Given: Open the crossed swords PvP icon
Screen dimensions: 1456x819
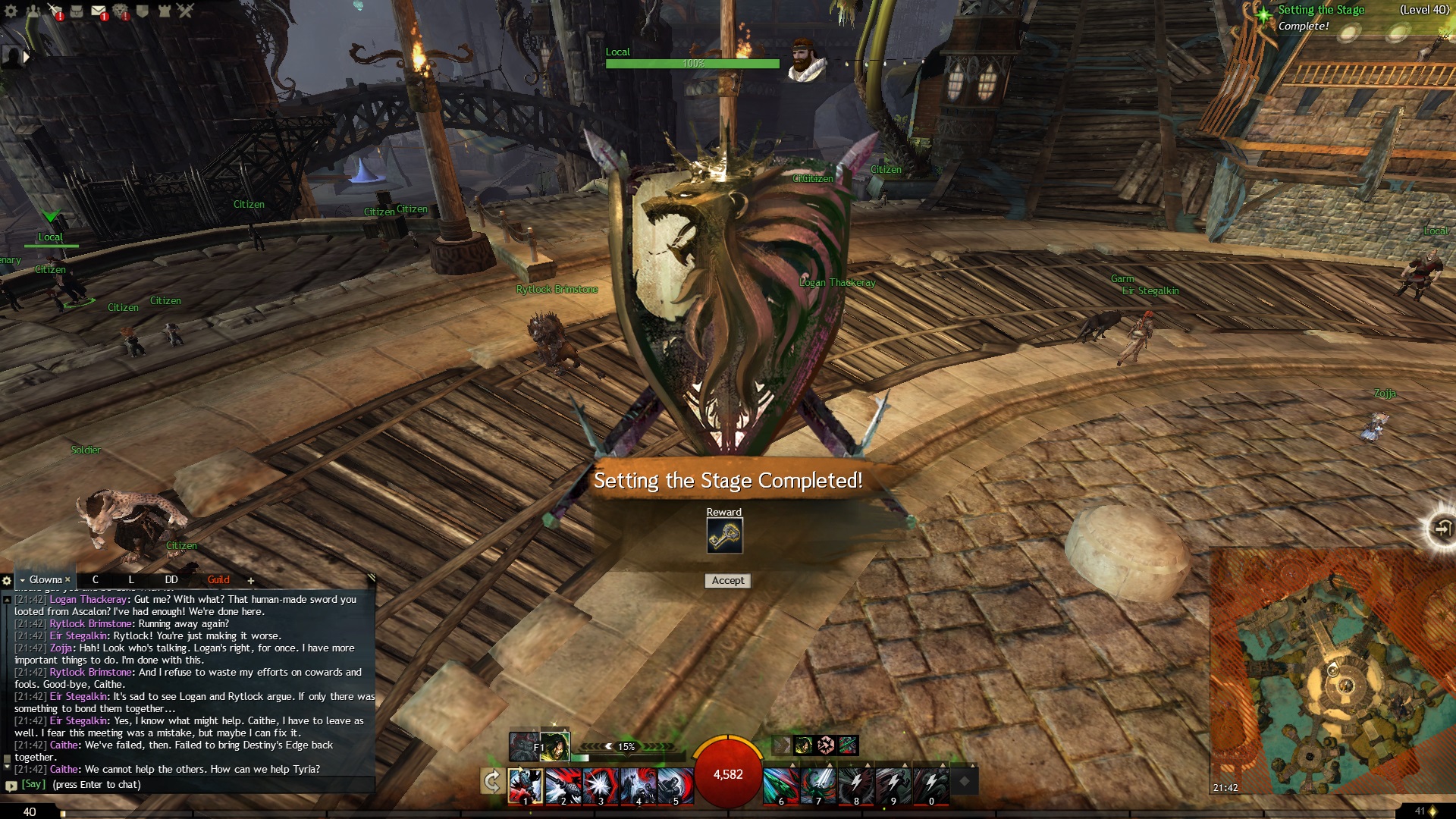Looking at the screenshot, I should point(186,11).
